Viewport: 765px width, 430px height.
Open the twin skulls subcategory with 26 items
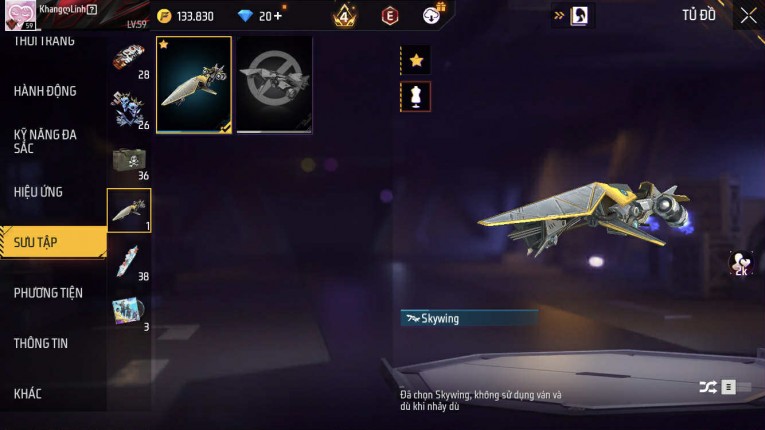tap(129, 110)
